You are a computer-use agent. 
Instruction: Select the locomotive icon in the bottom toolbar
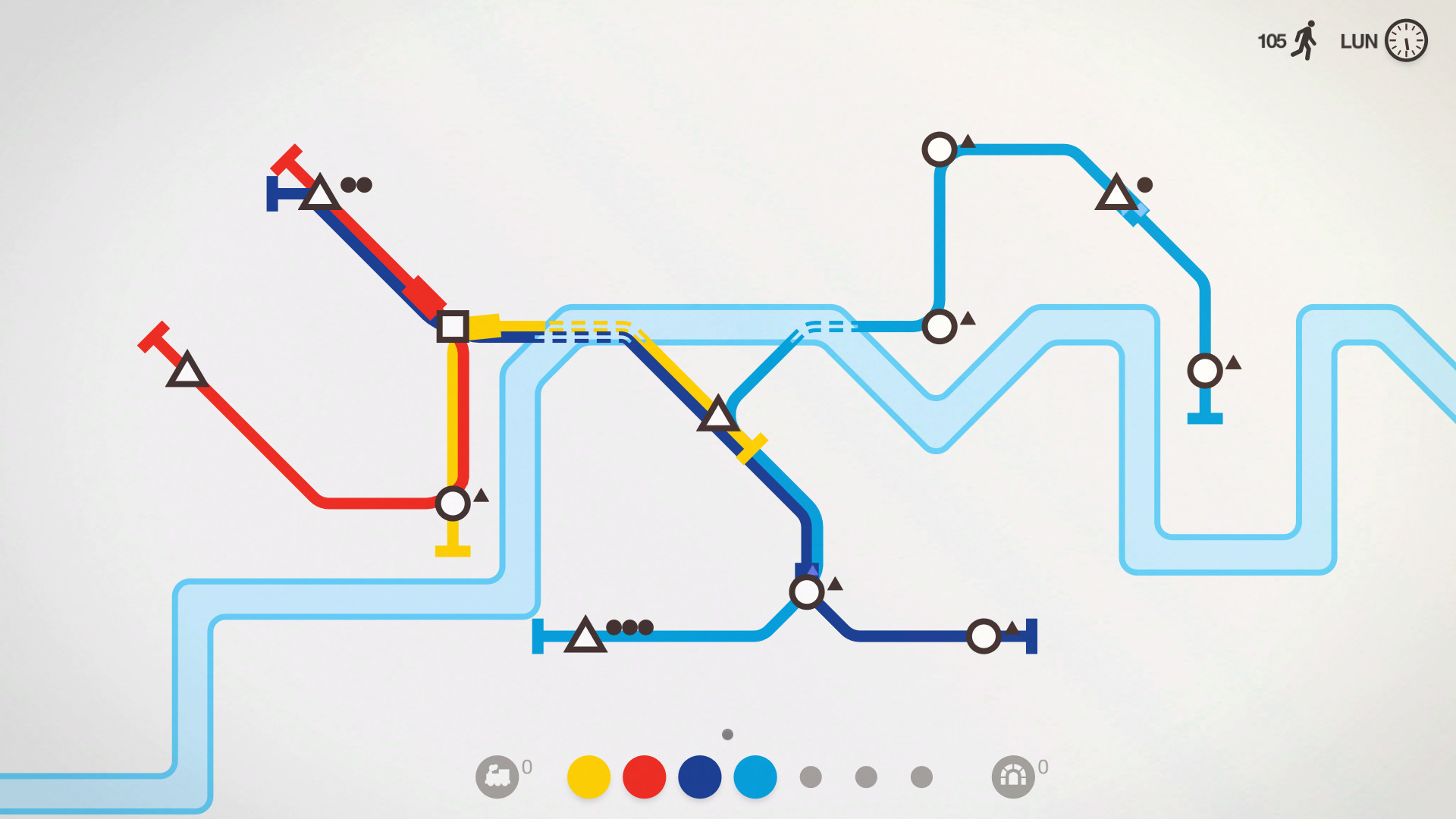499,775
